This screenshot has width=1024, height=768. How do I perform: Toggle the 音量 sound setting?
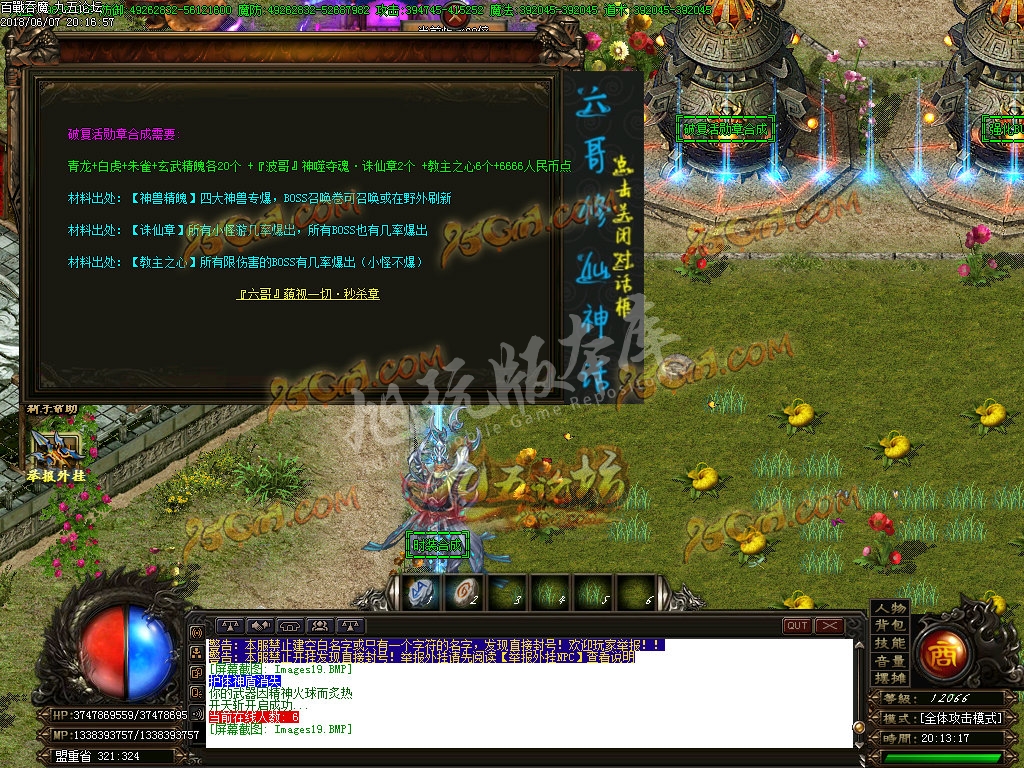click(889, 661)
